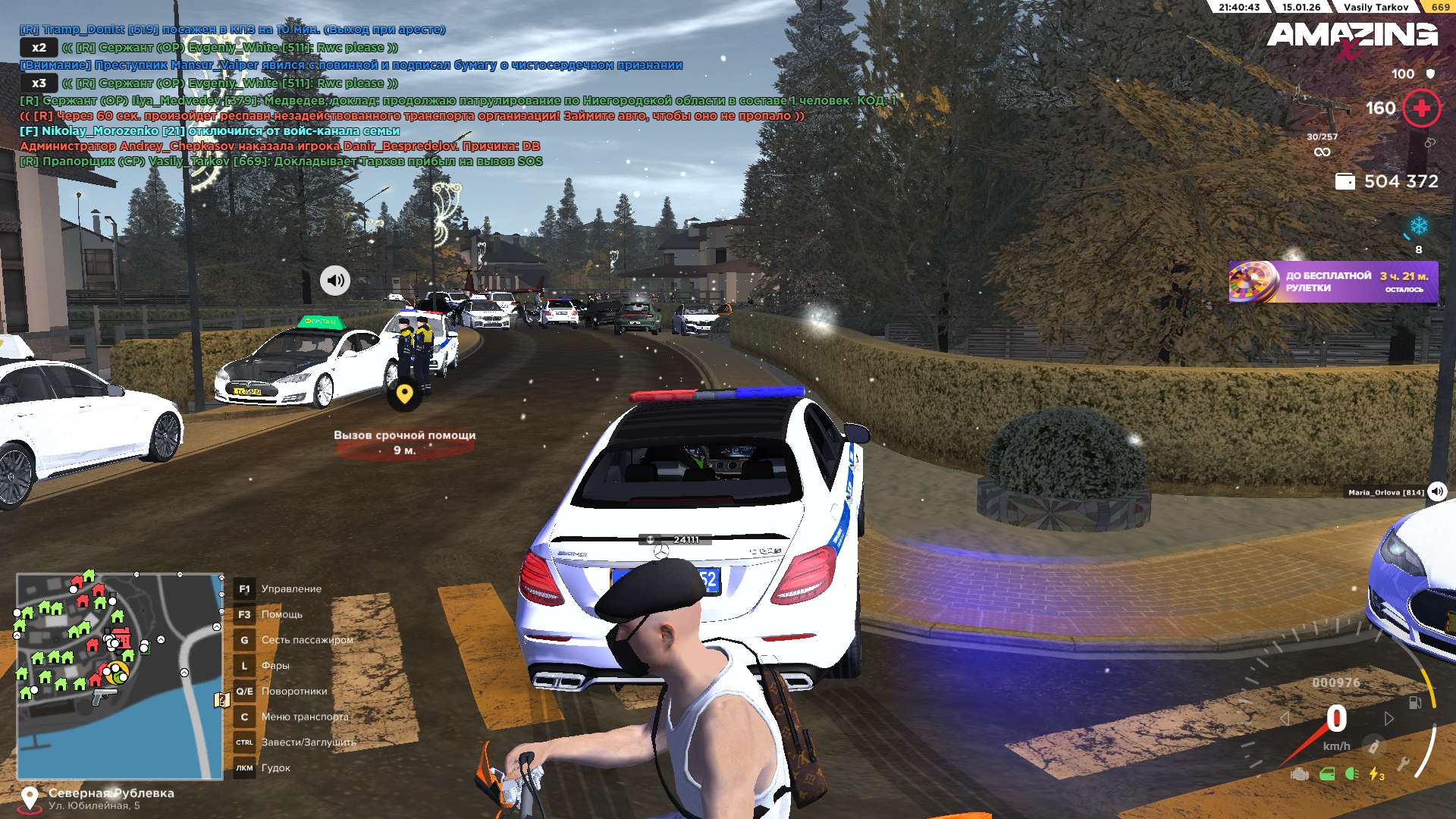Select the urgent help call waypoint marker

click(x=405, y=394)
